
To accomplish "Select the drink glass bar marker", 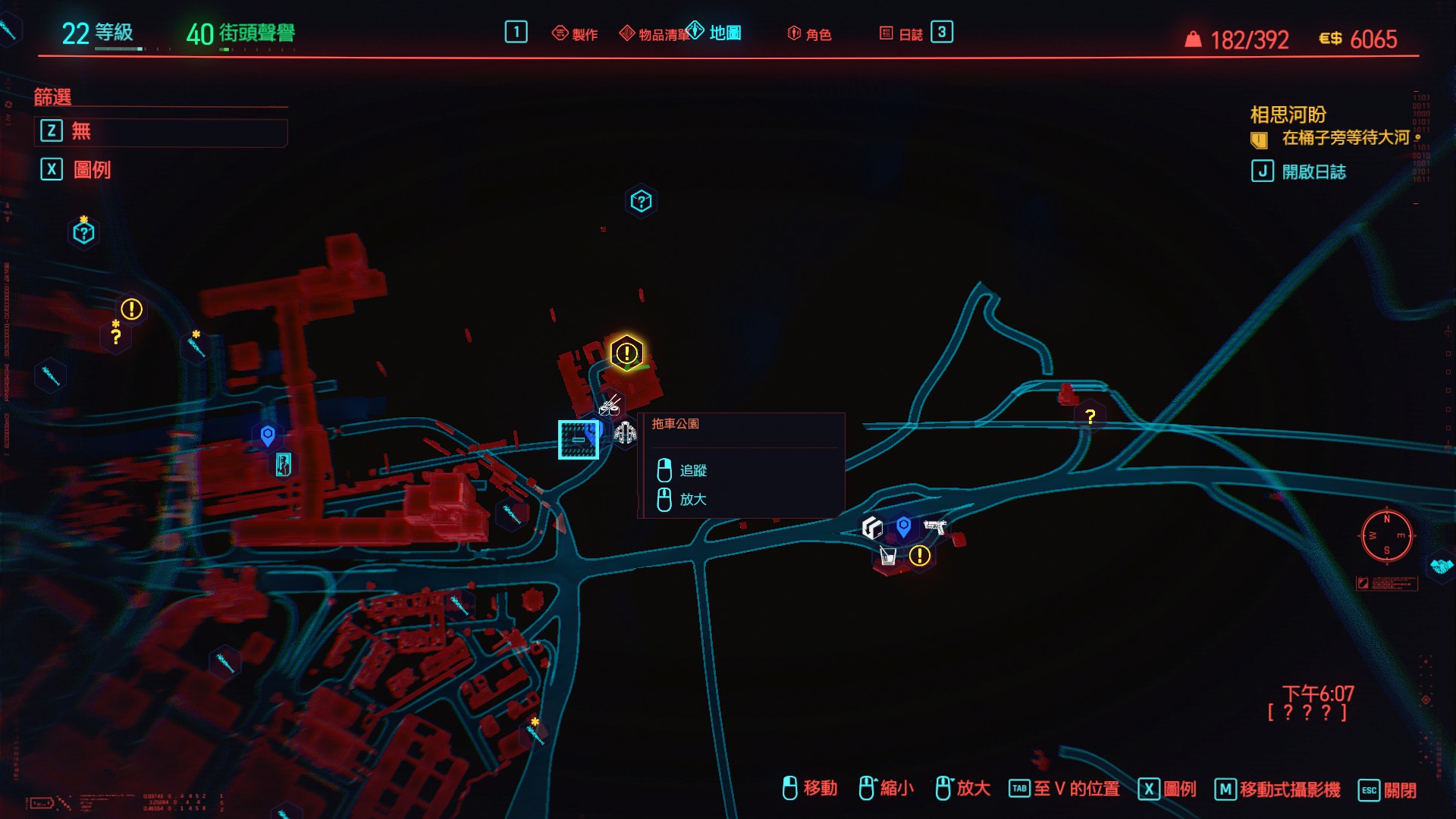I will click(x=887, y=555).
